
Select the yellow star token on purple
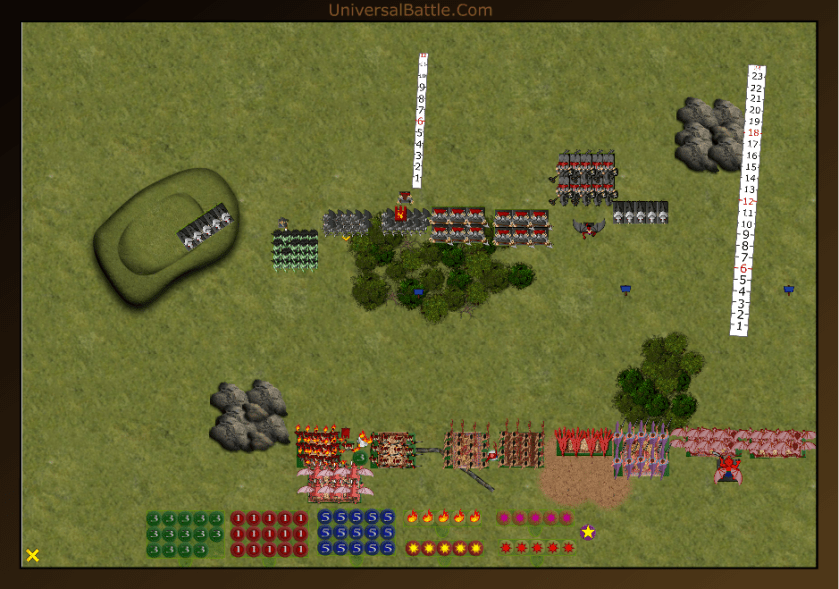[x=588, y=532]
